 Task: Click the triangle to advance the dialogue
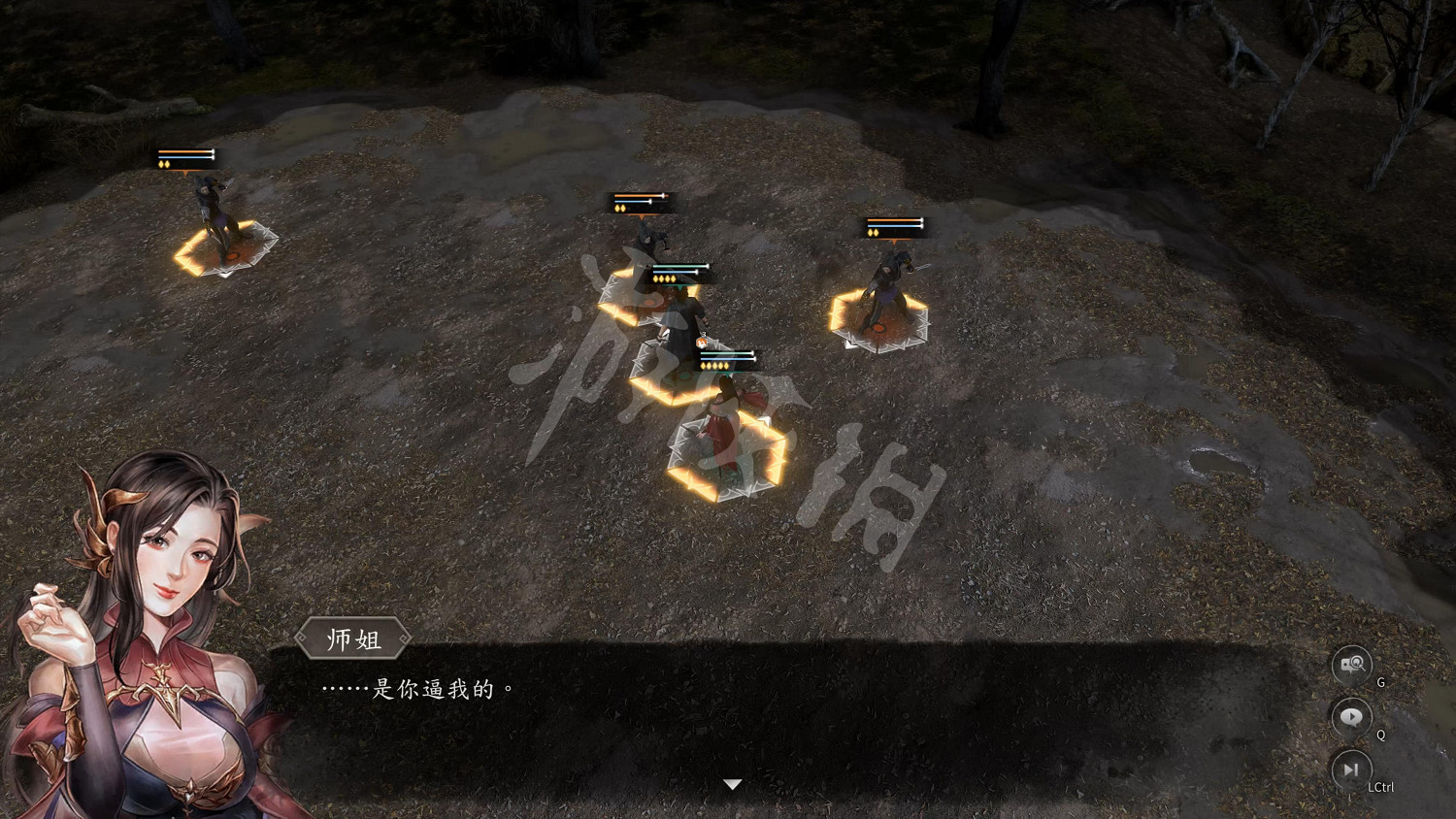pos(731,782)
